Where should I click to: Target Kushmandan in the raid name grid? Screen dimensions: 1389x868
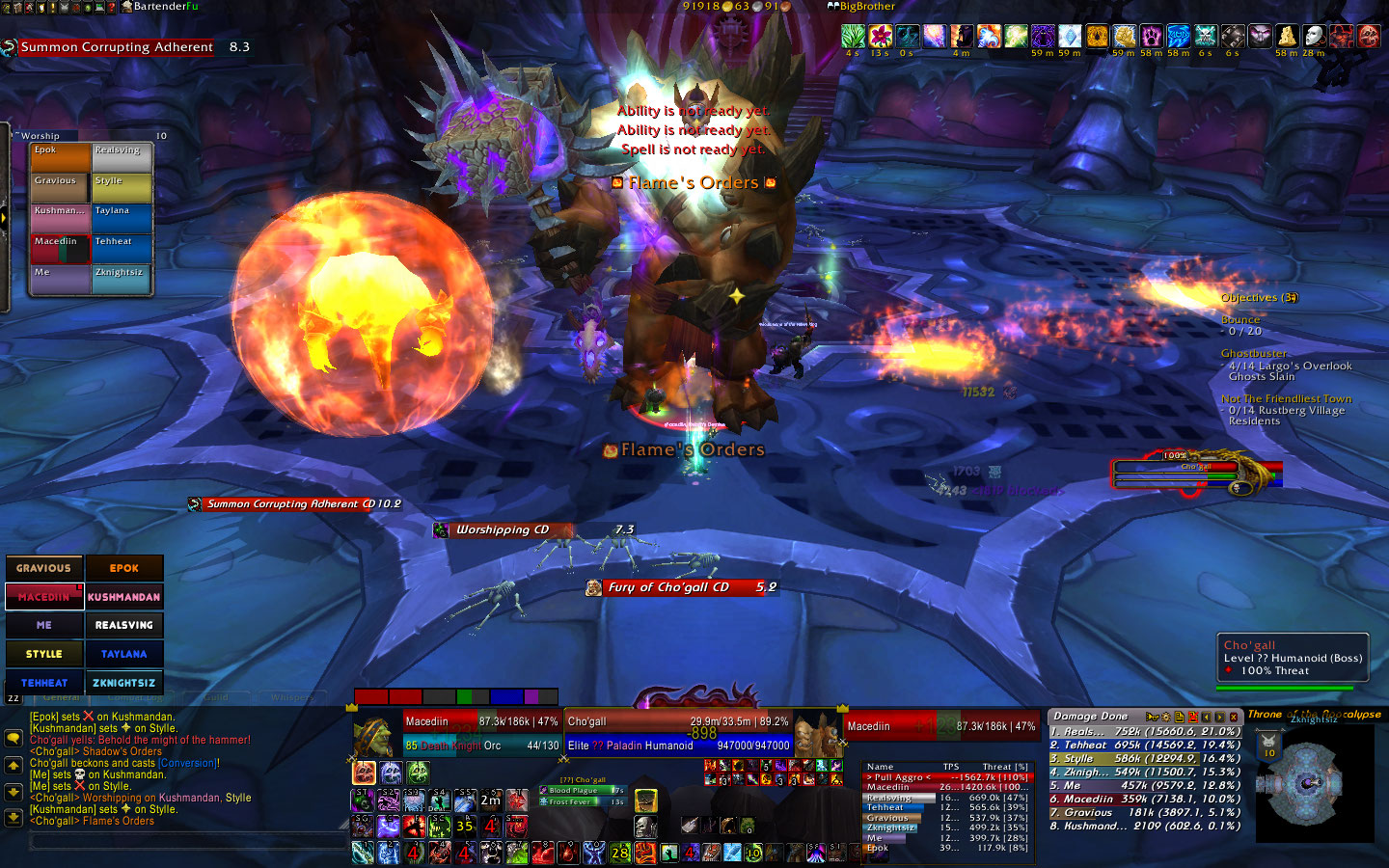point(123,597)
